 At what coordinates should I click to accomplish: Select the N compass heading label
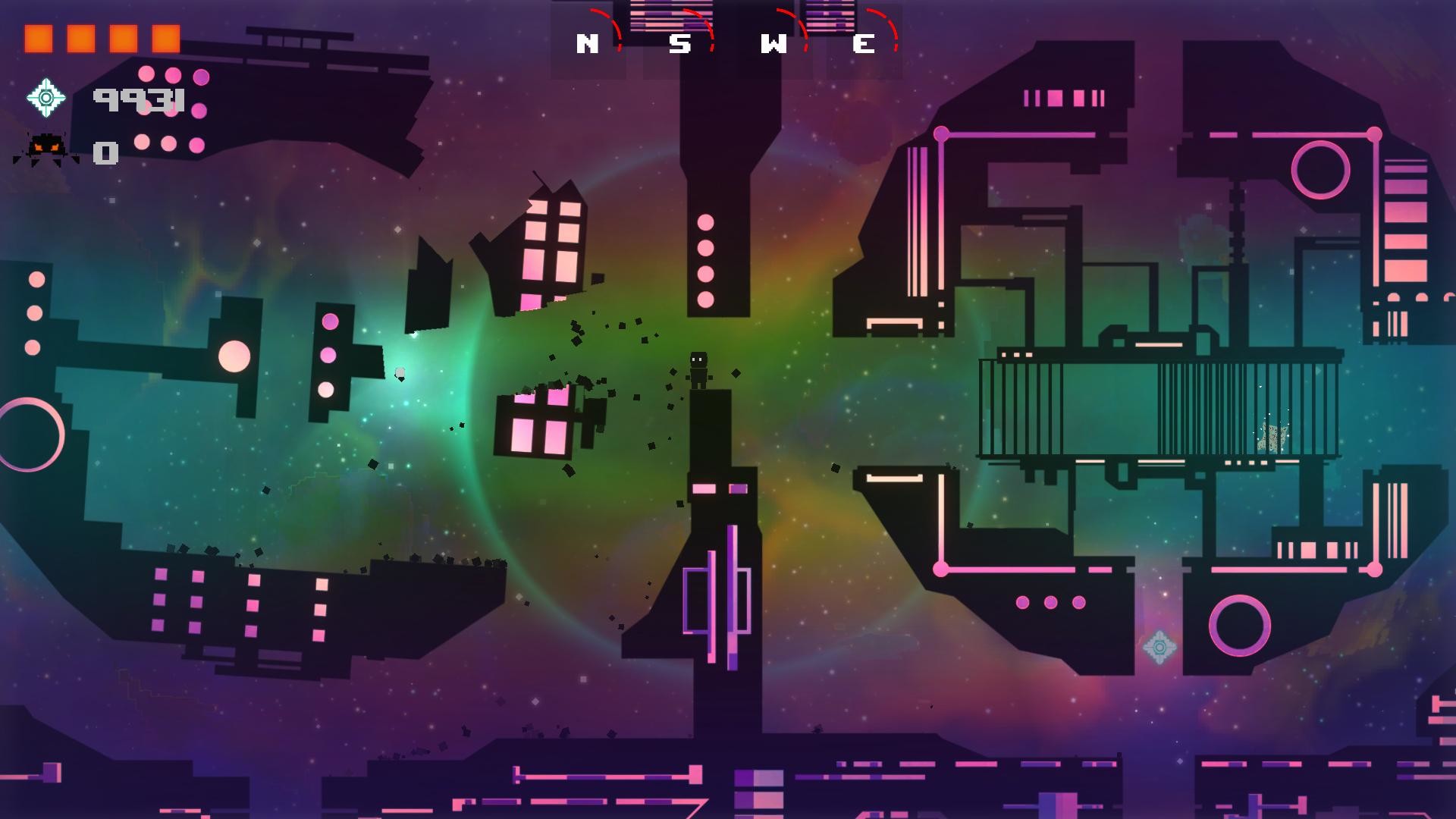click(588, 43)
